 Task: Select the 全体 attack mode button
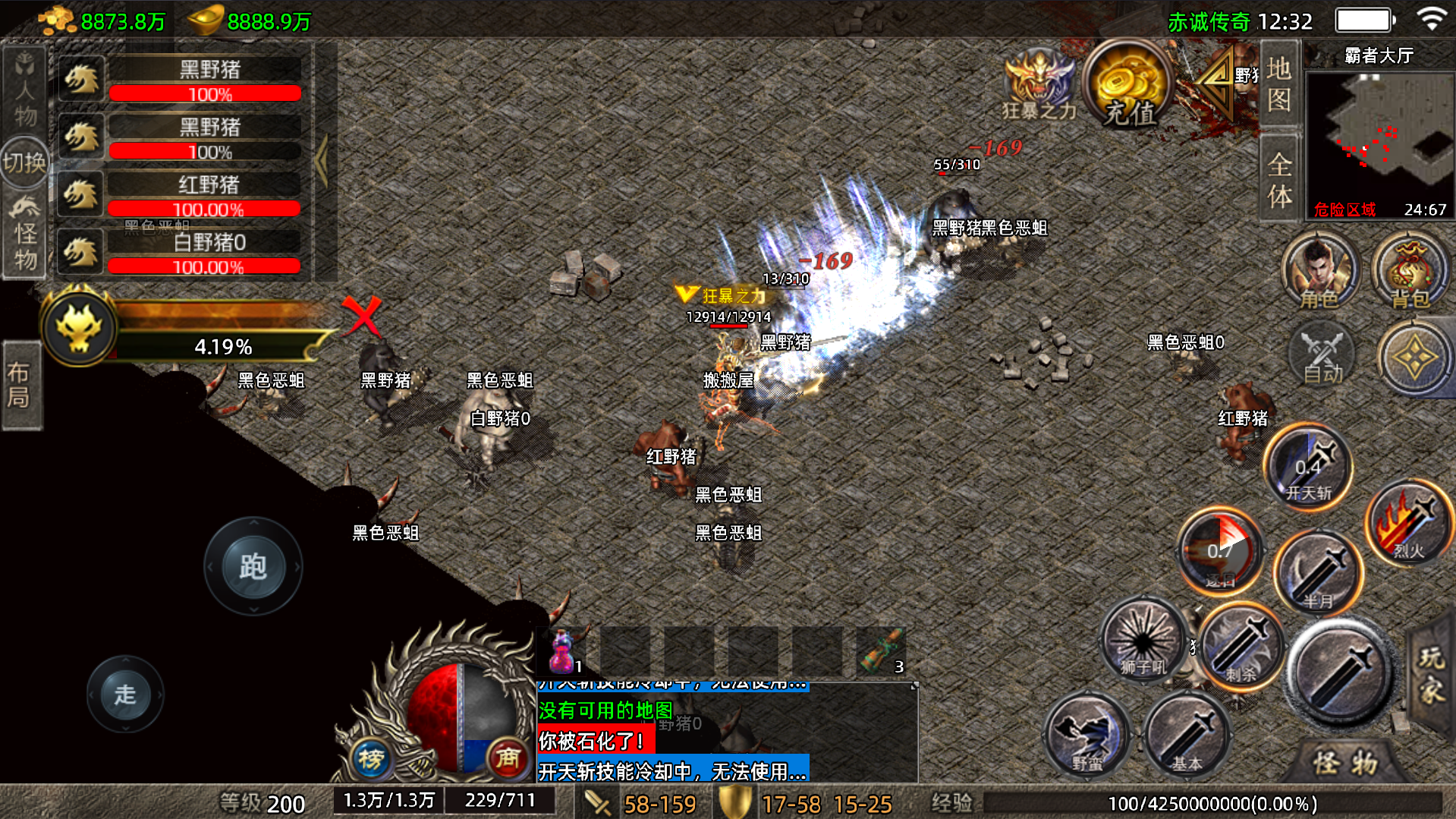point(1278,179)
